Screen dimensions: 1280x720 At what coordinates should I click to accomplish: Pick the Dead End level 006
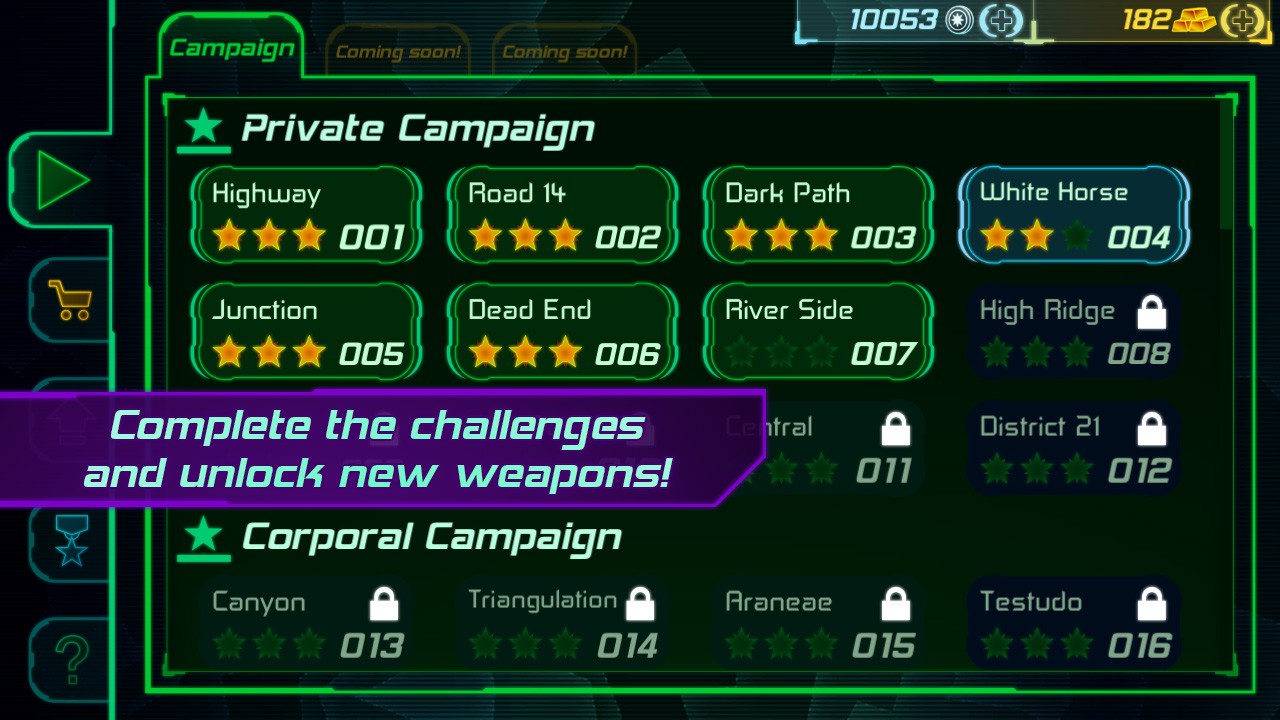coord(563,333)
